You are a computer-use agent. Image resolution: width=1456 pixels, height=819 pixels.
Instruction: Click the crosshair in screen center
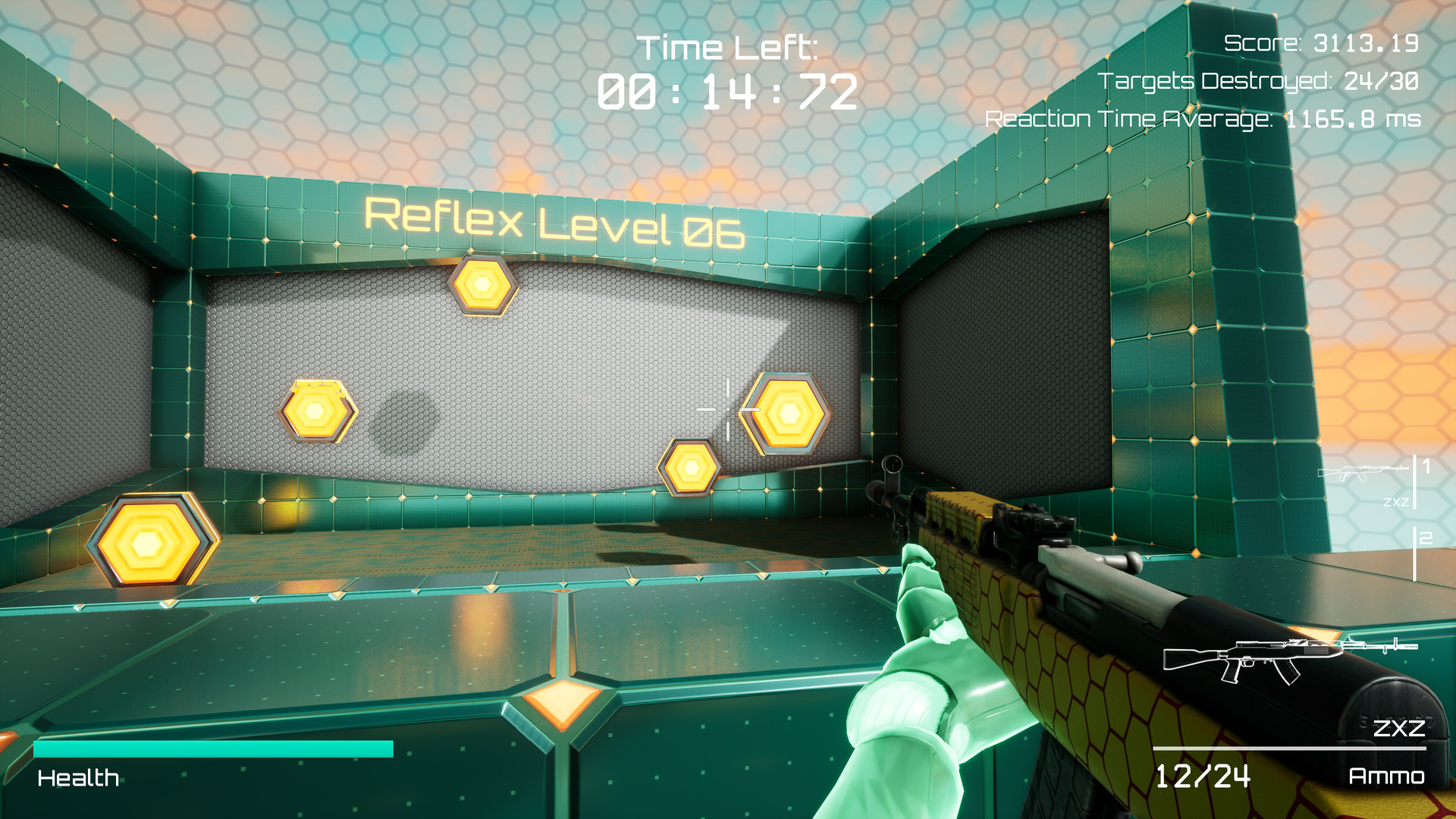726,409
